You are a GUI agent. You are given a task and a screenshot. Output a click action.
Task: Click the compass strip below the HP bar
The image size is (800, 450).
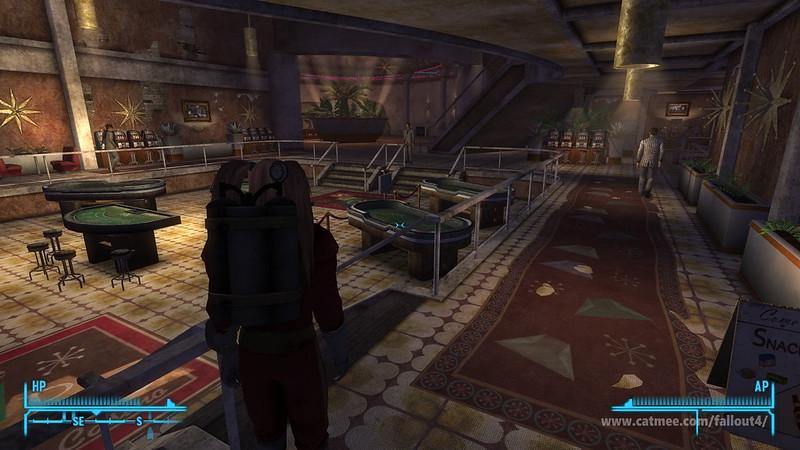[x=103, y=420]
